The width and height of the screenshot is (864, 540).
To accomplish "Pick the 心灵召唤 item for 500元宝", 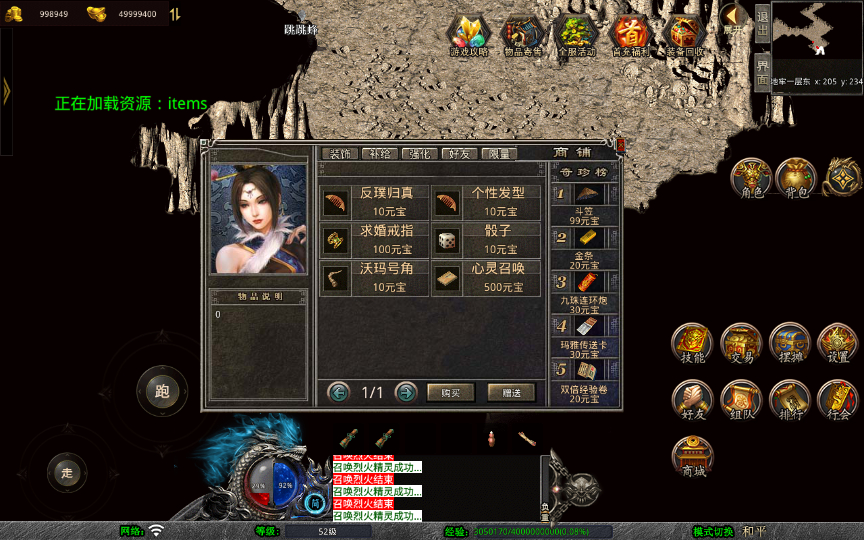I will click(x=487, y=278).
